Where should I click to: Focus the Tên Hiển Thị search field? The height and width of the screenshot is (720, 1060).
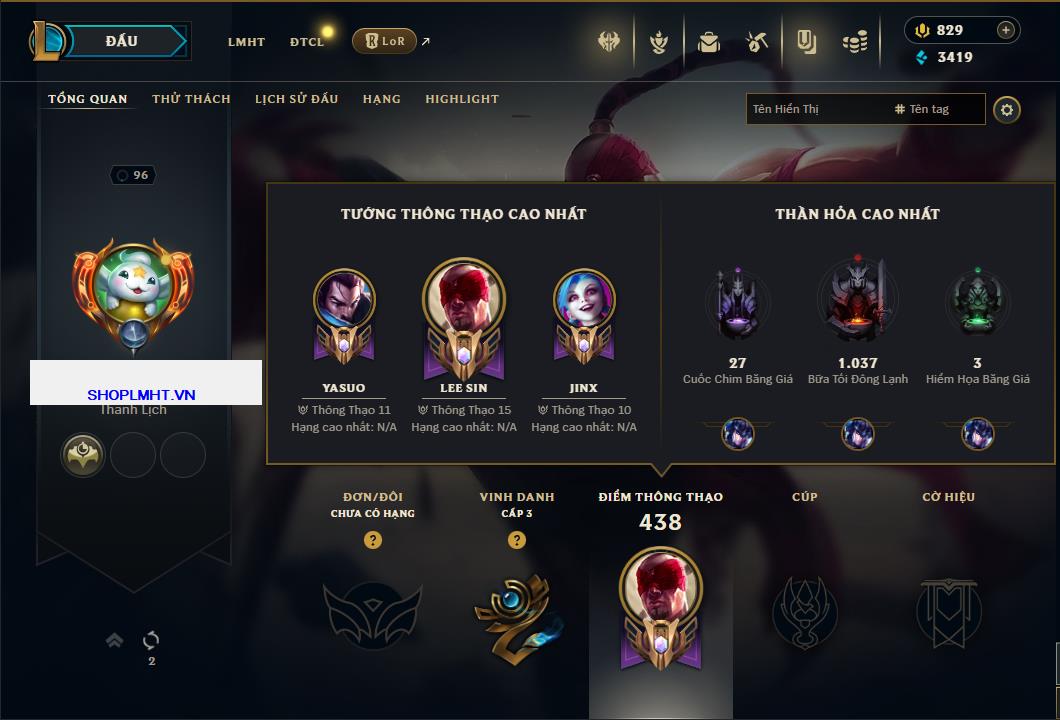(817, 109)
